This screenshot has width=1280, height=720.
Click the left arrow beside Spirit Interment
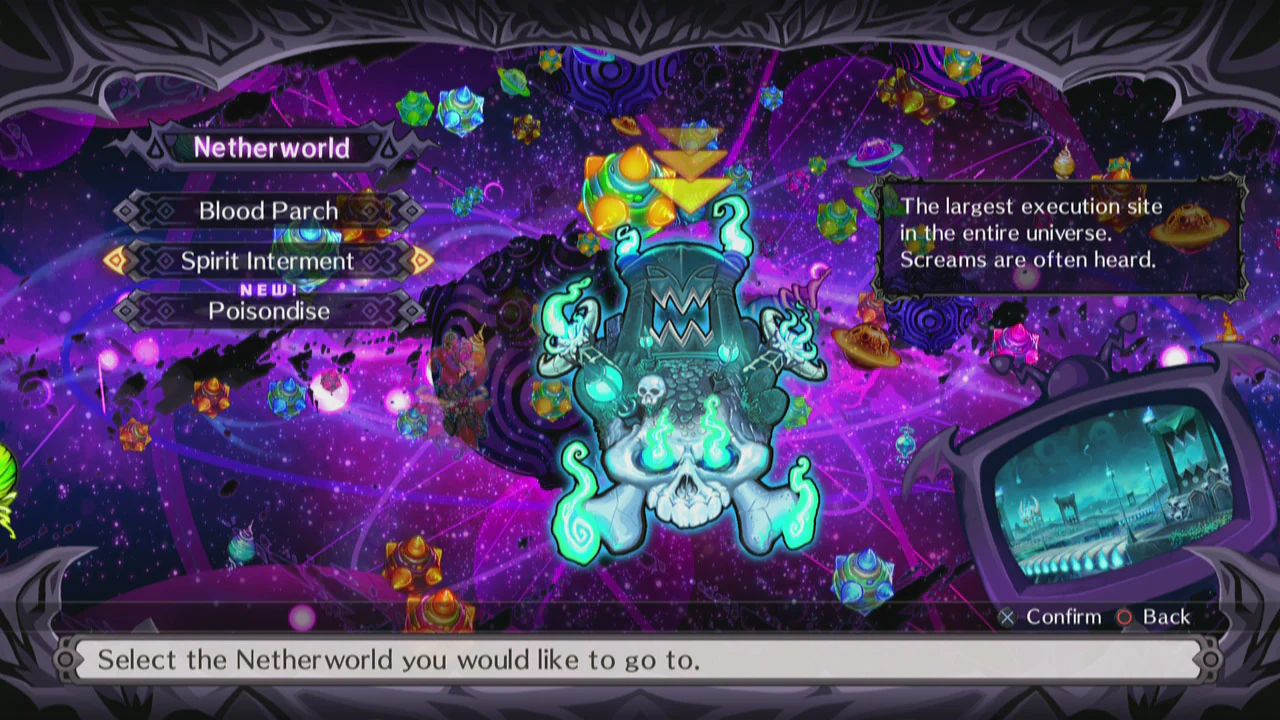tap(114, 261)
